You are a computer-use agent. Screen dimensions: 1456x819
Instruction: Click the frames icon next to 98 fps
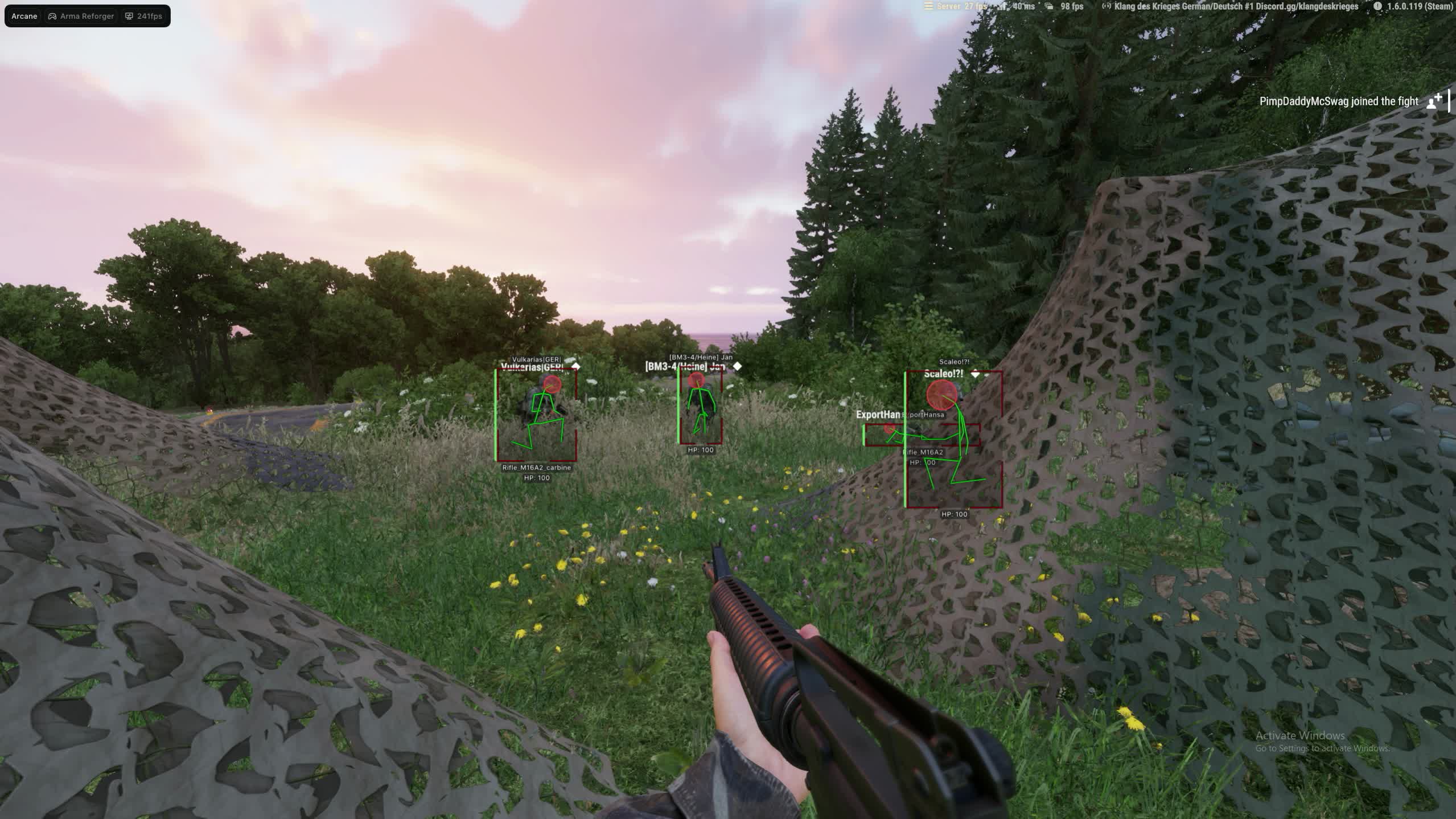(x=1049, y=7)
